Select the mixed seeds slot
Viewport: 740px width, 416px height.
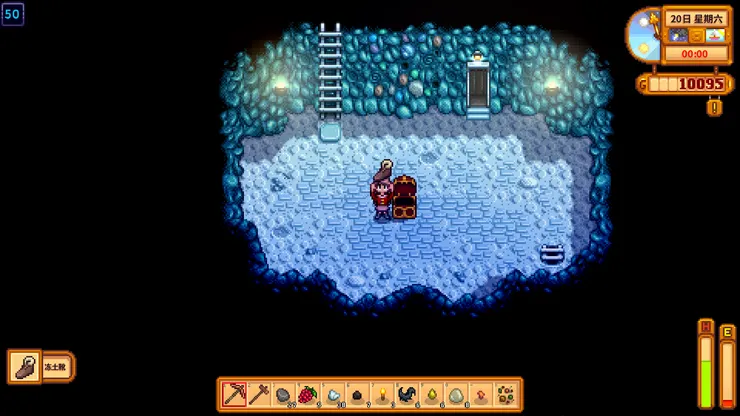(x=506, y=394)
